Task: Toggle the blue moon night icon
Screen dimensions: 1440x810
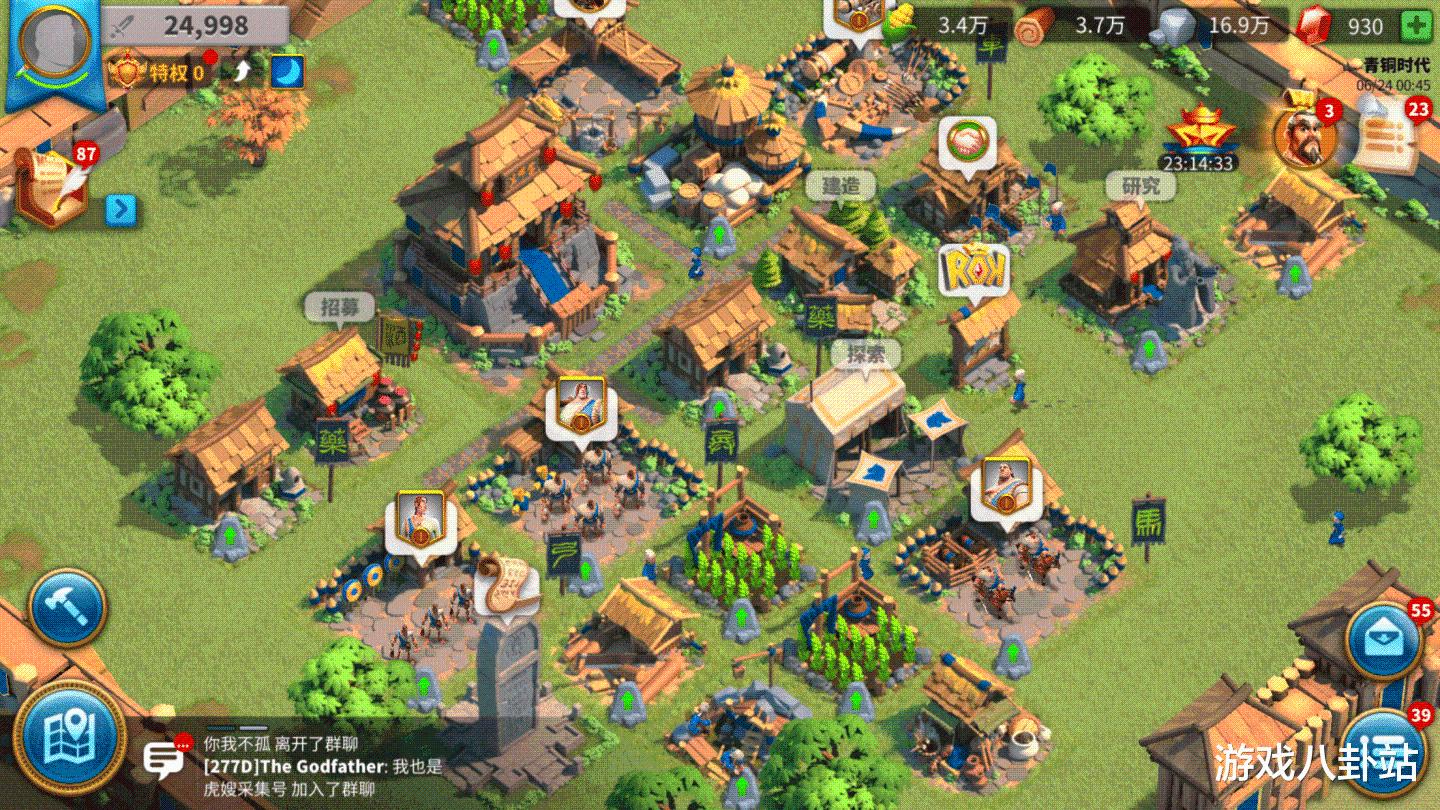Action: coord(287,71)
